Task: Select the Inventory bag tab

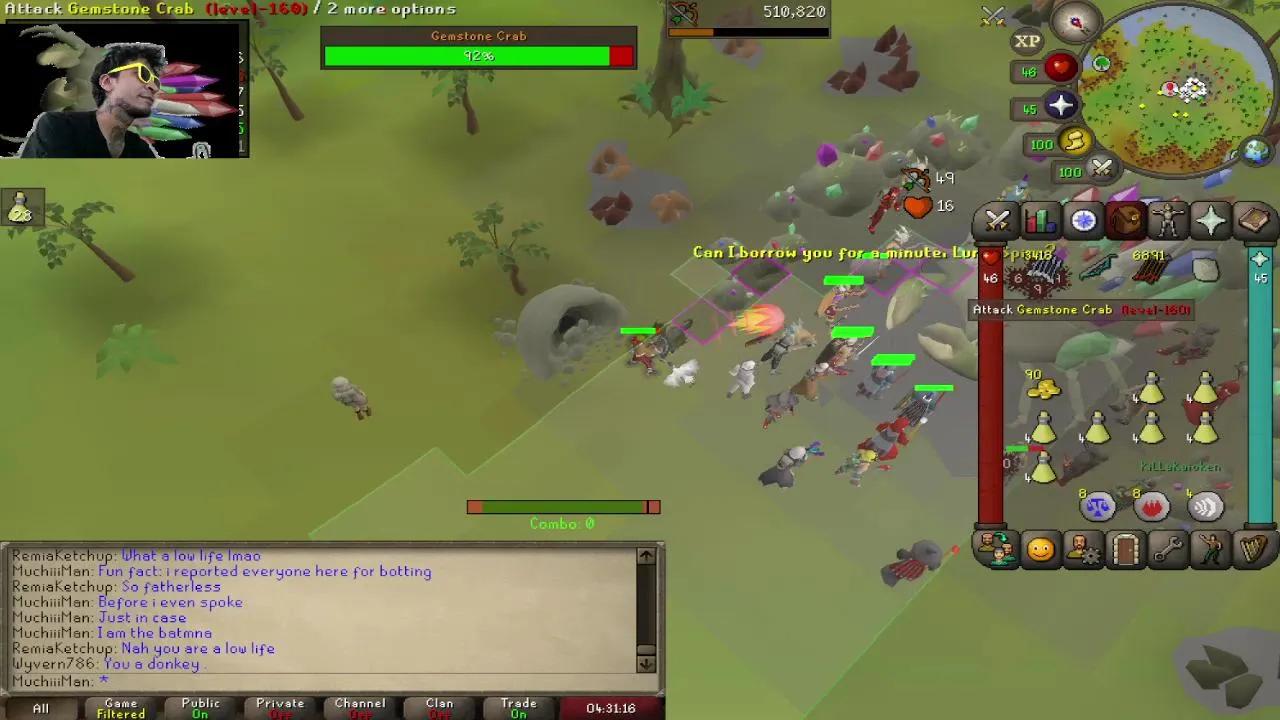Action: 1126,220
